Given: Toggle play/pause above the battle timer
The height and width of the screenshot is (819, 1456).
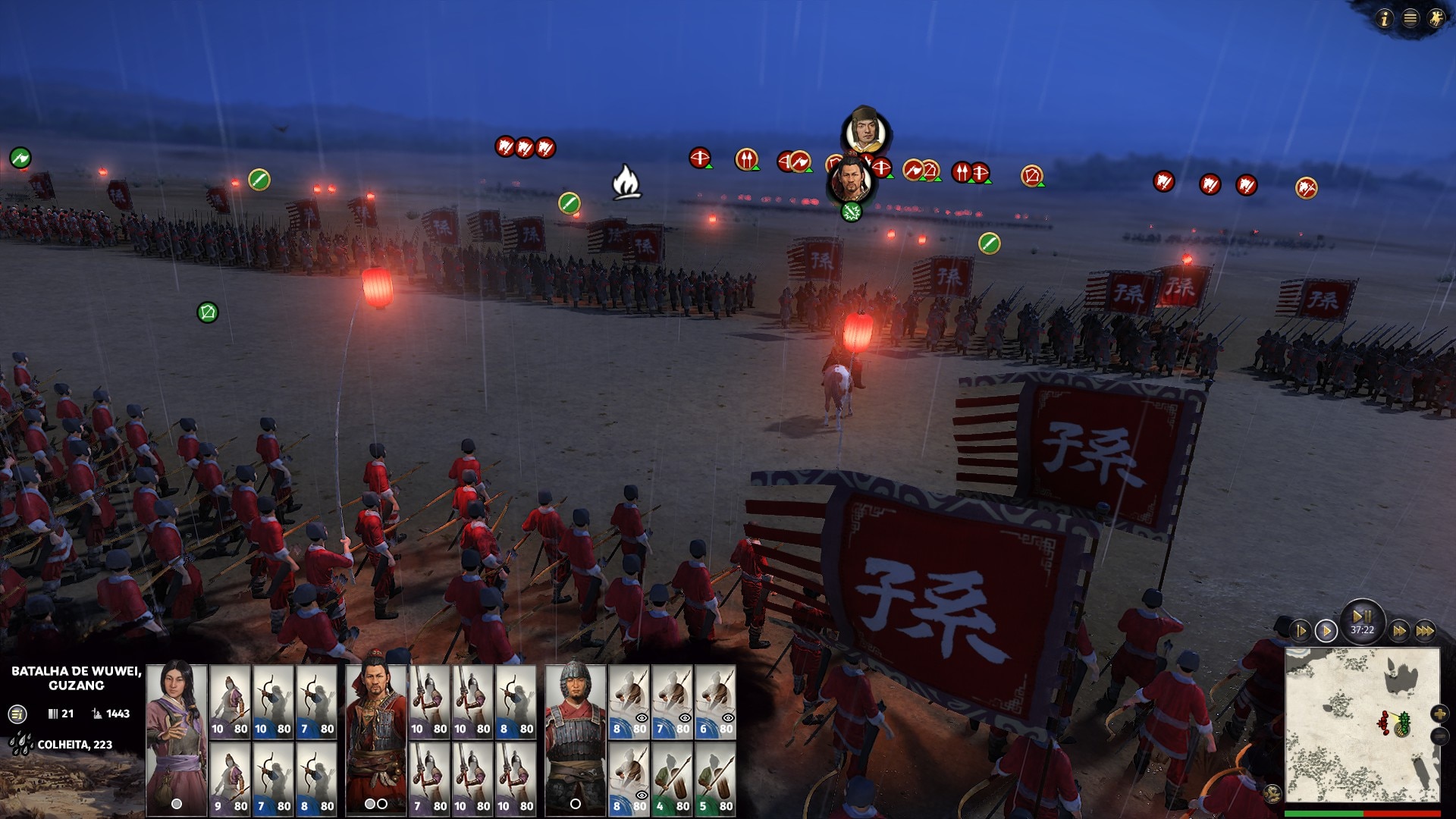Looking at the screenshot, I should pos(1362,617).
